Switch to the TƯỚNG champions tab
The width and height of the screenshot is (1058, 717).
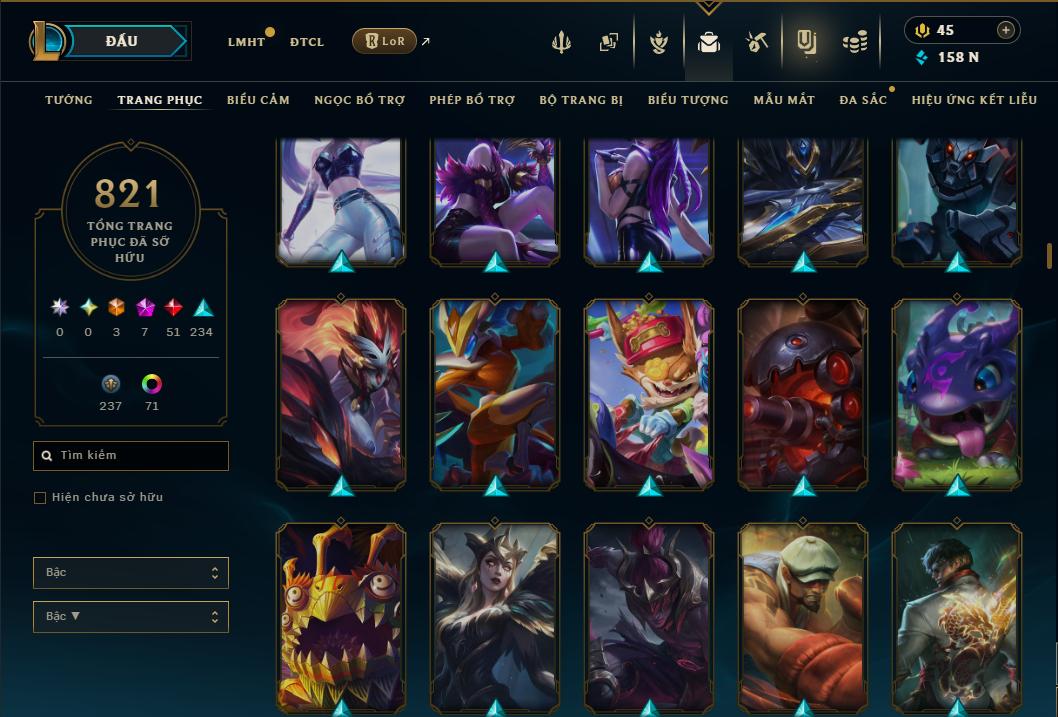[69, 100]
